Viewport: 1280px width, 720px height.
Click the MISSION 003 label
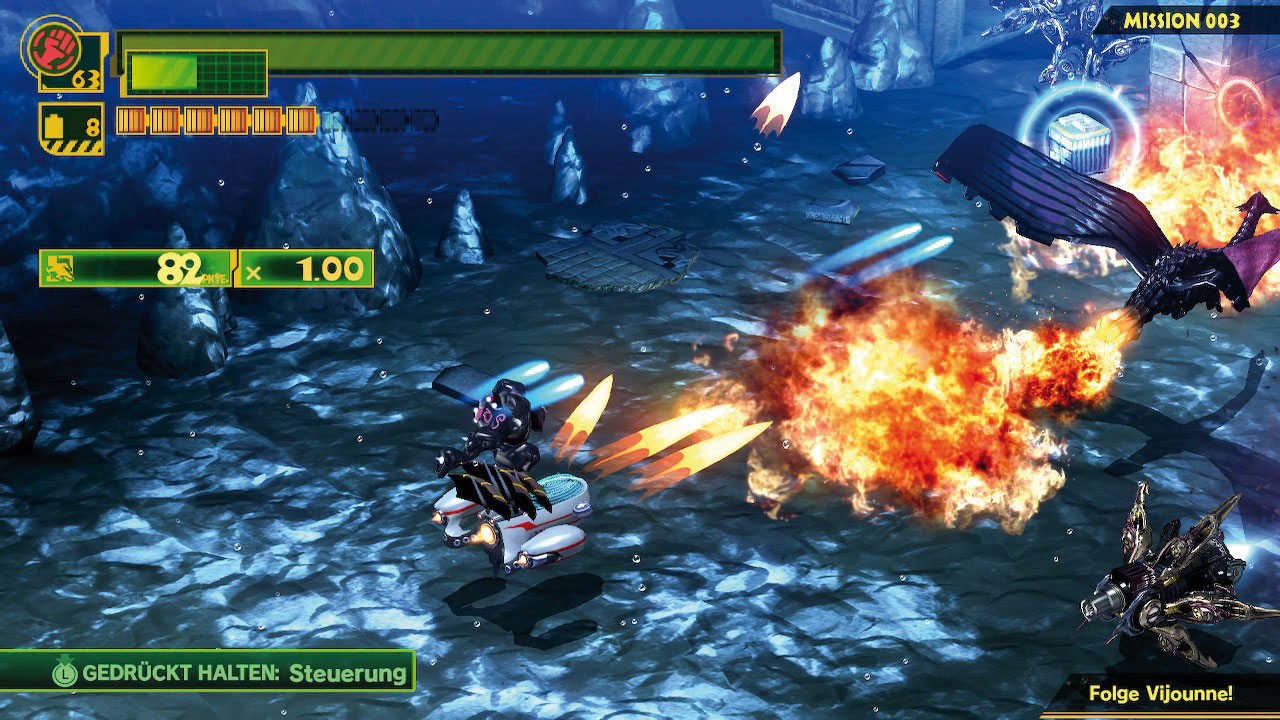[1182, 20]
